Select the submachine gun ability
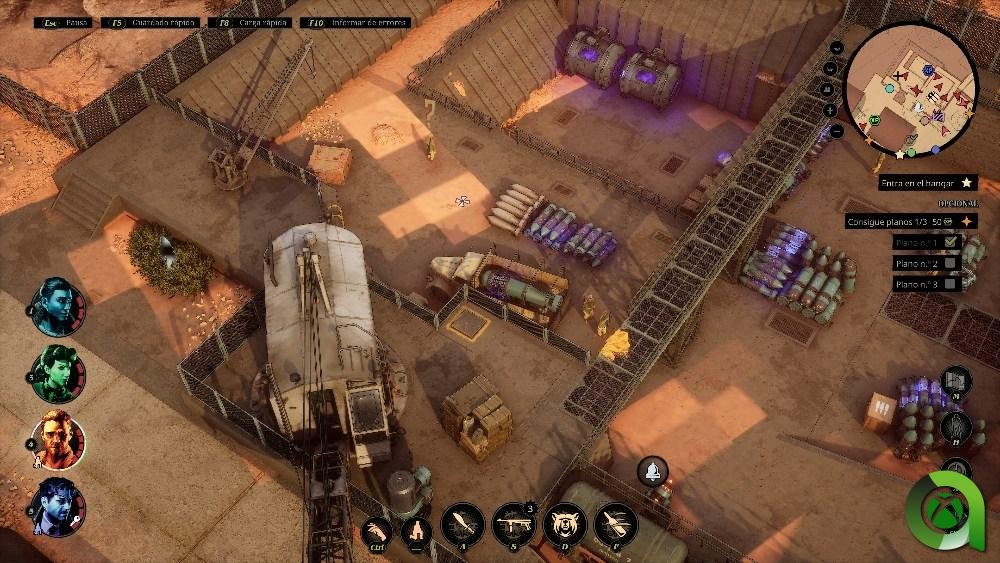This screenshot has width=1000, height=563. (x=513, y=524)
